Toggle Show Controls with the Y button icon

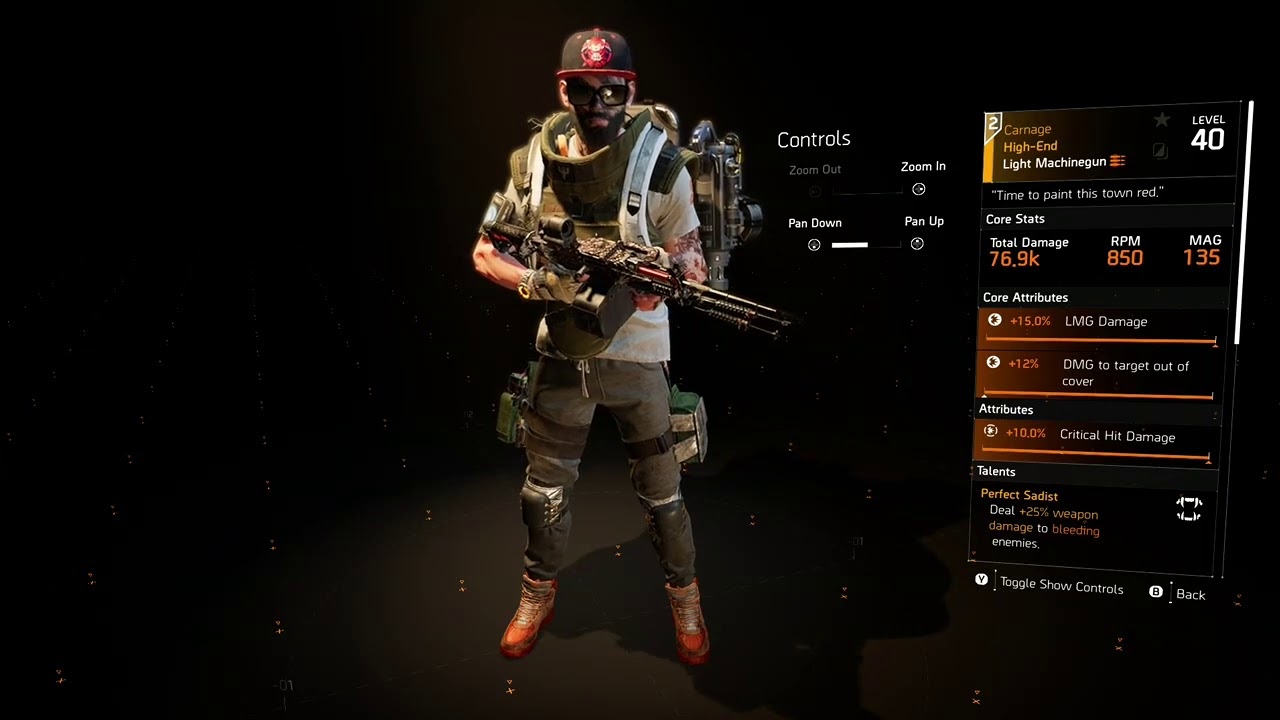pos(981,579)
